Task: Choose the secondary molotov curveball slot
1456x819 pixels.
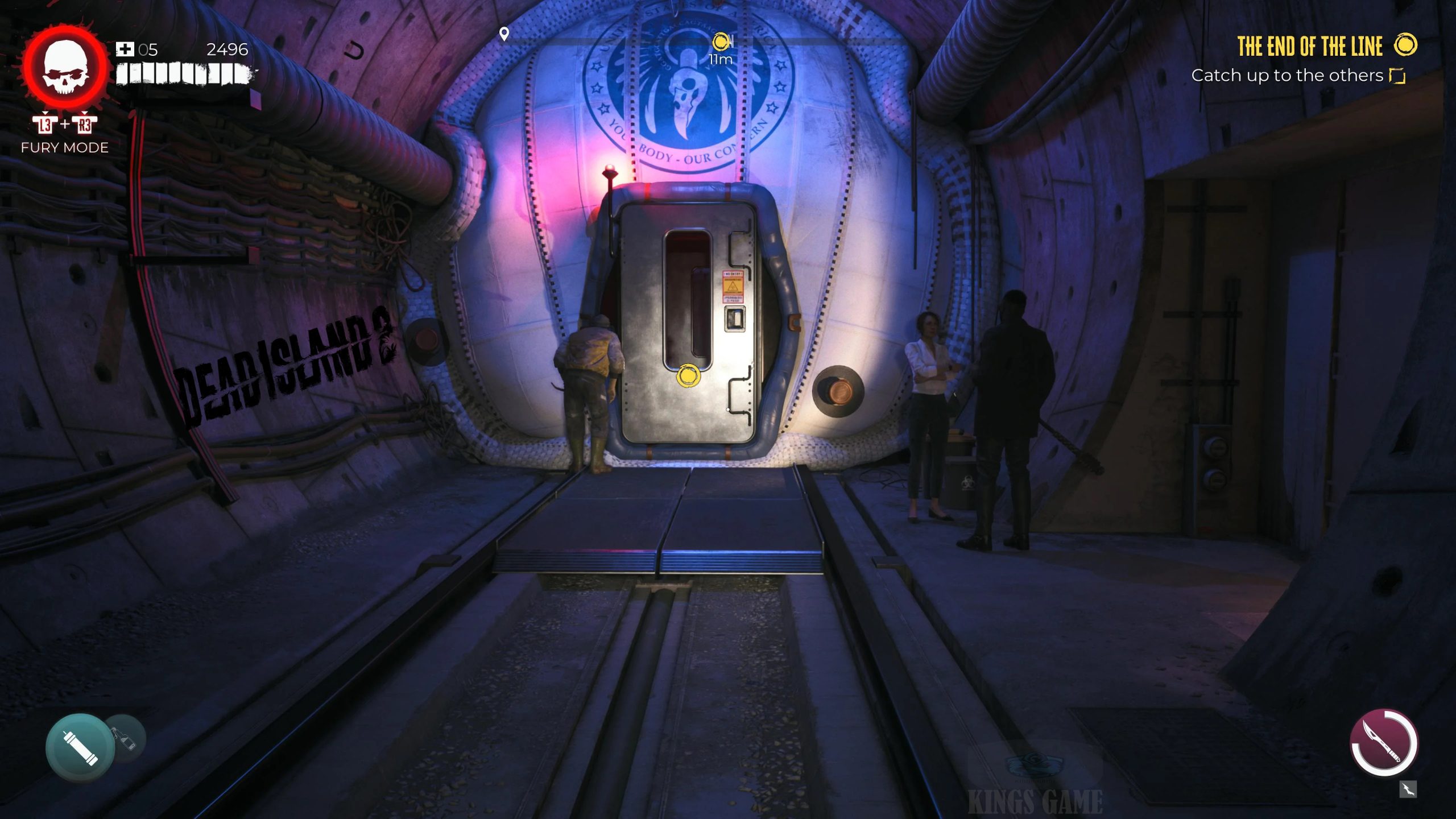Action: [126, 738]
